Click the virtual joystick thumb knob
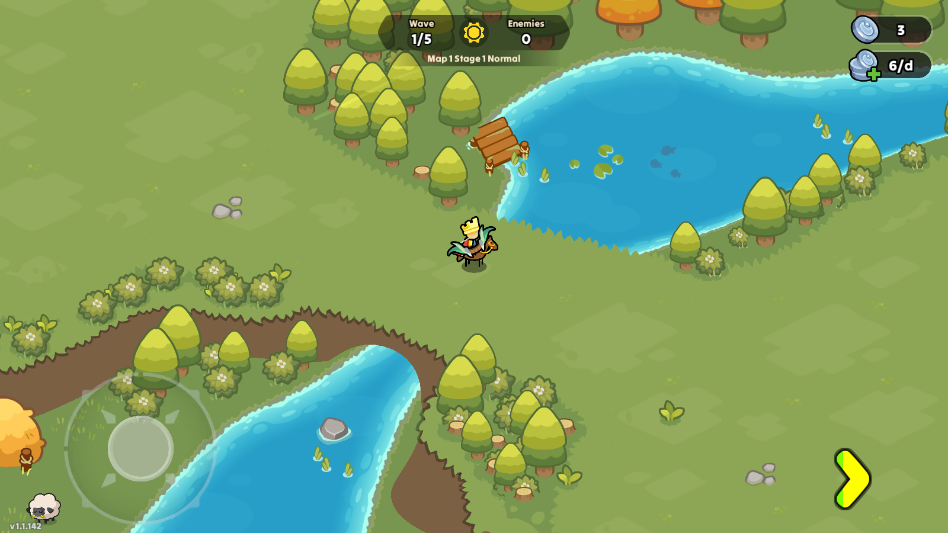The width and height of the screenshot is (948, 533). pos(141,448)
